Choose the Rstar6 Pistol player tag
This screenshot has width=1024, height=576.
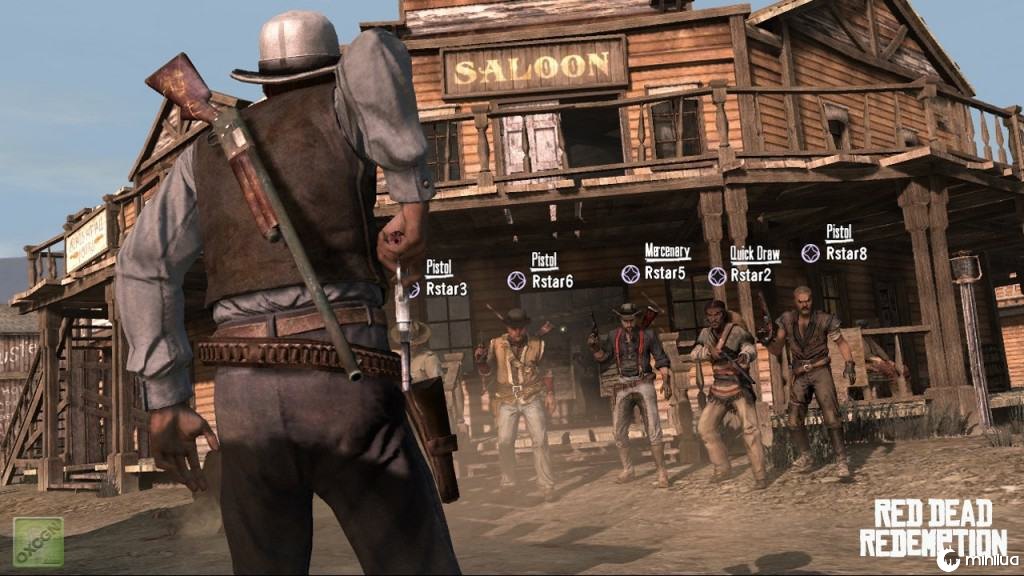tap(551, 281)
